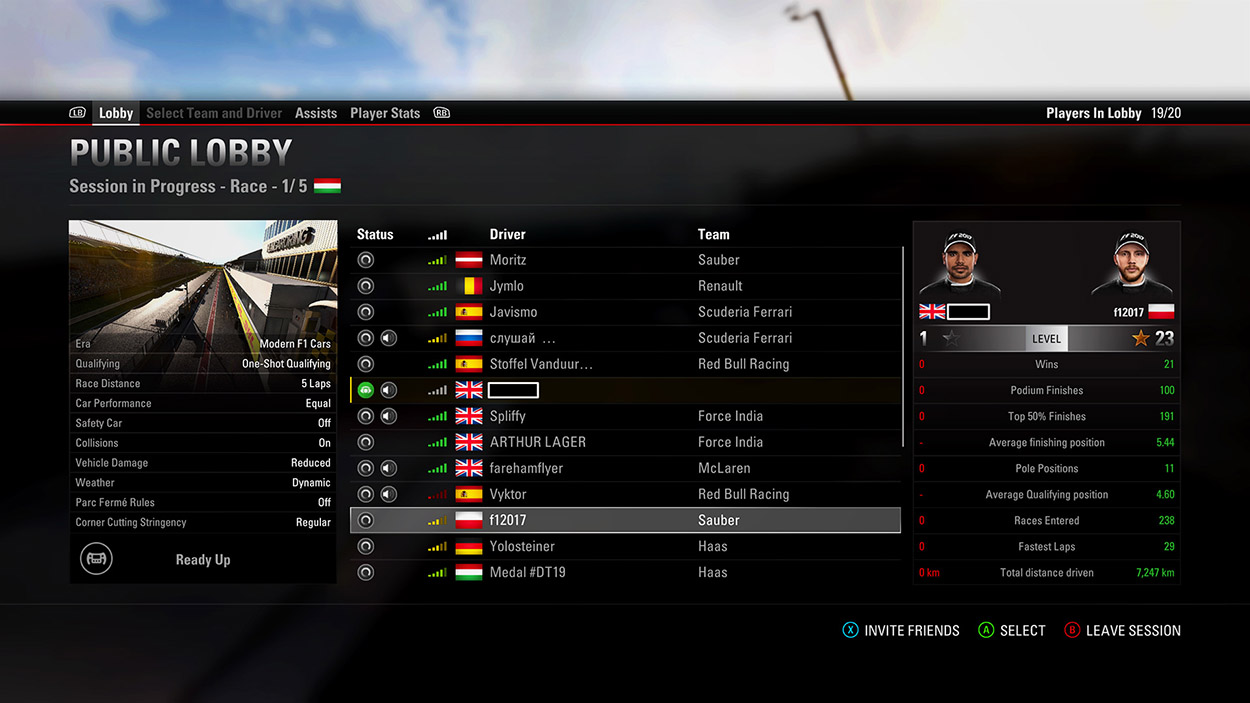Pick Spliffy from the lobby list
The image size is (1250, 703).
(x=625, y=416)
